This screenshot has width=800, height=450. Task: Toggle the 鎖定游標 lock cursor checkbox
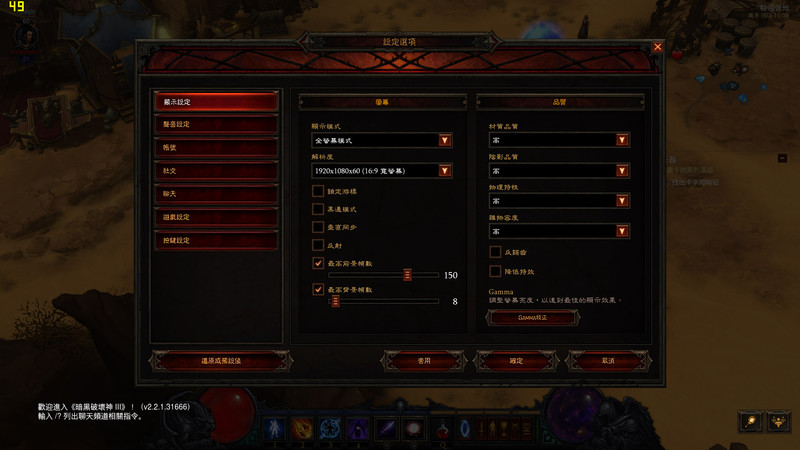point(318,191)
